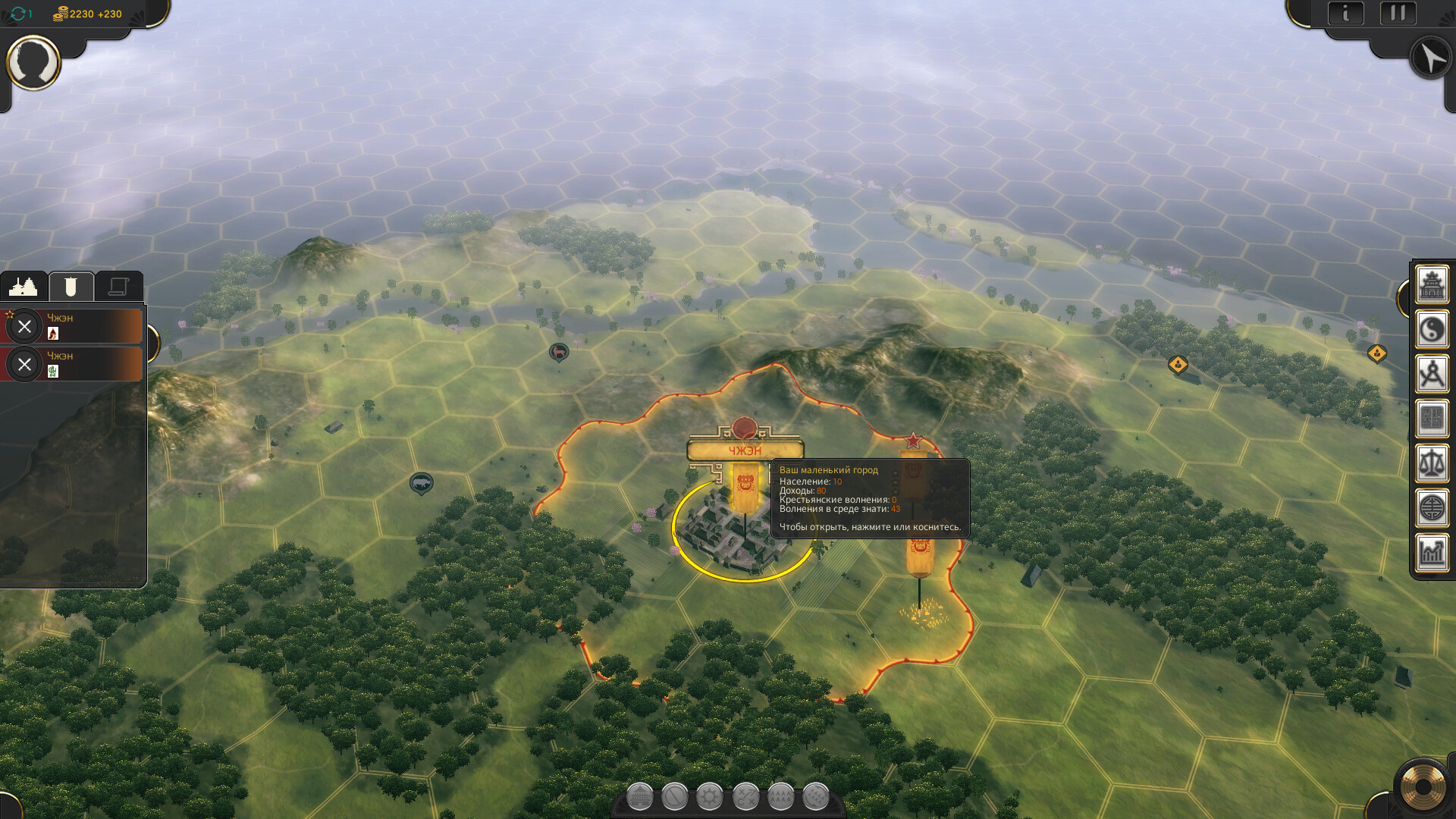Switch to the scroll tab
The height and width of the screenshot is (819, 1456).
[118, 287]
